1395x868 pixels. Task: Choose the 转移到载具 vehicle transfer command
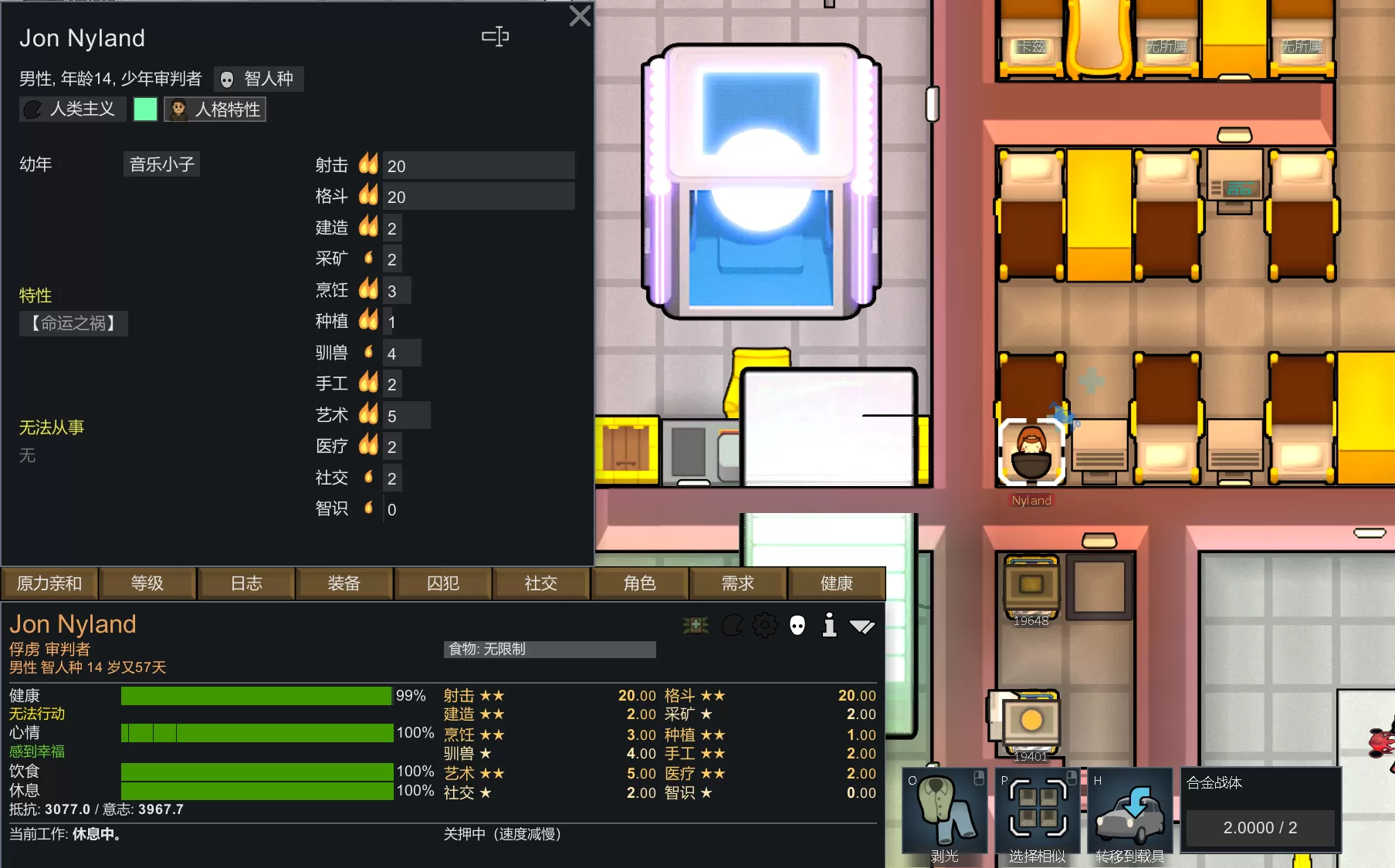coord(1130,812)
